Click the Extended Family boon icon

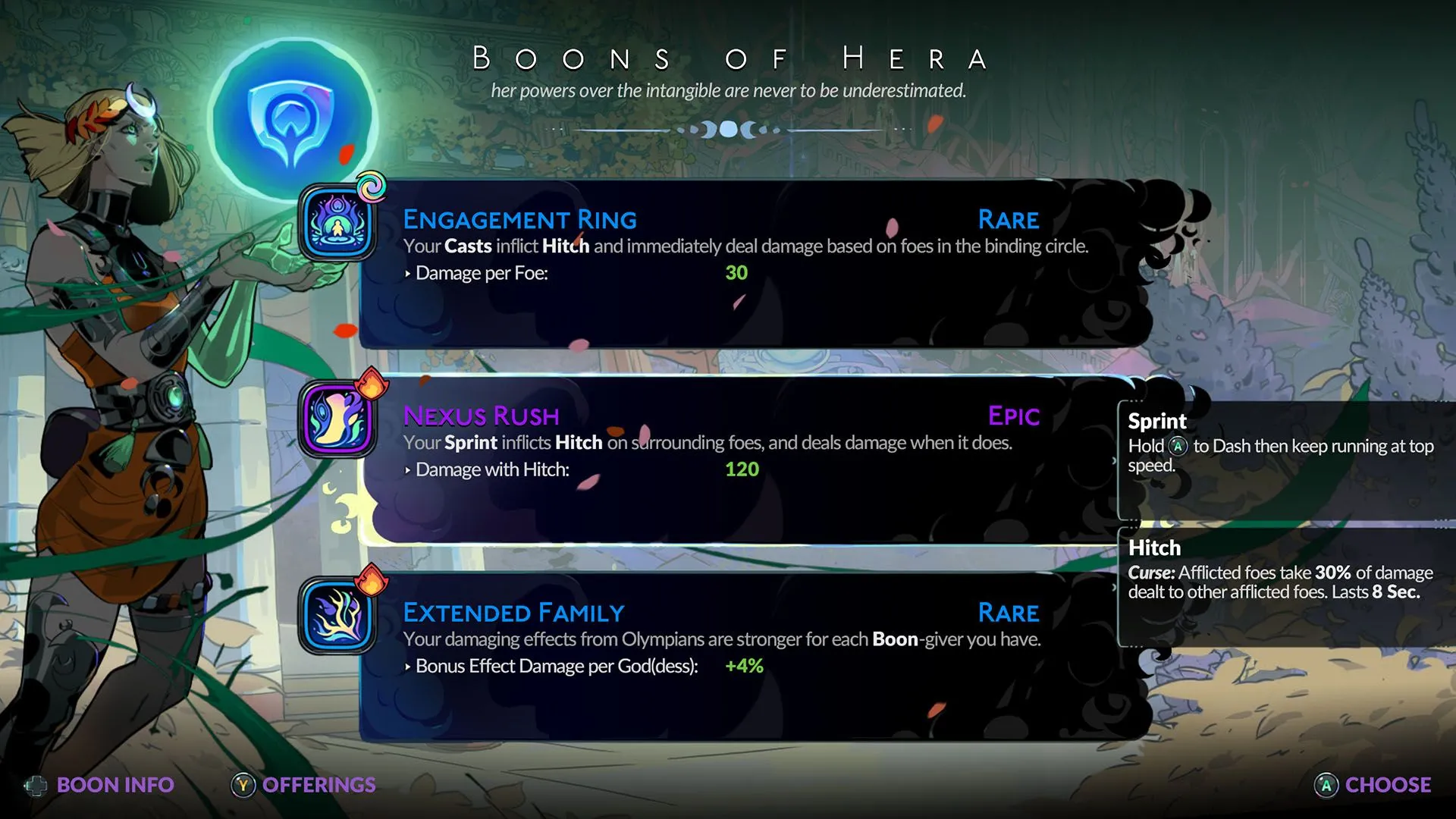pos(337,616)
